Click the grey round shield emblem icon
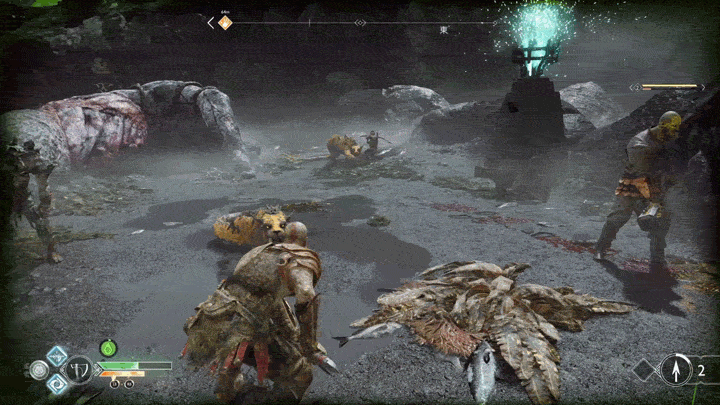This screenshot has height=405, width=720. 40,370
